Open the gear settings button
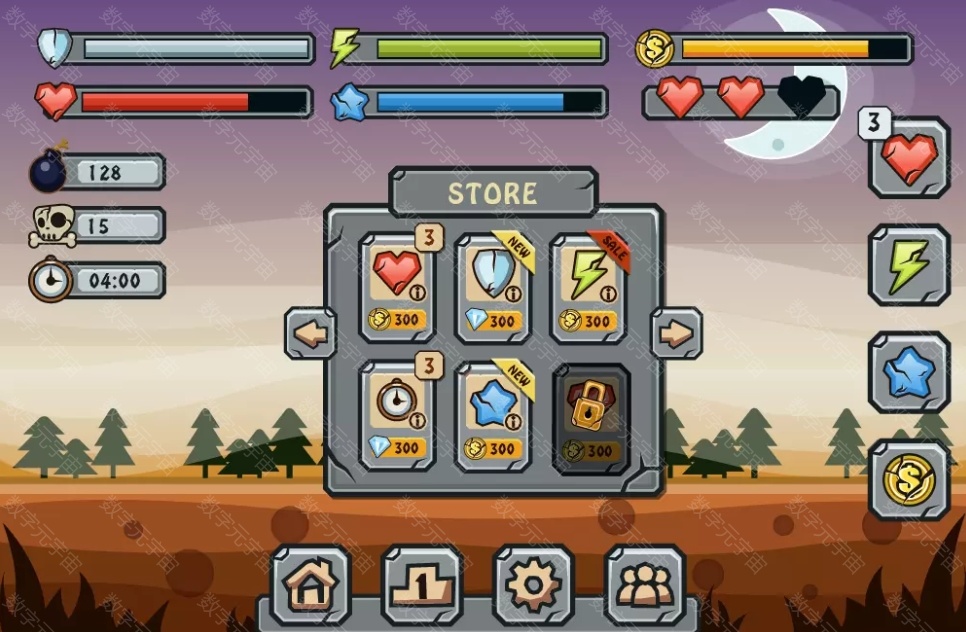Viewport: 966px width, 632px height. click(x=533, y=584)
